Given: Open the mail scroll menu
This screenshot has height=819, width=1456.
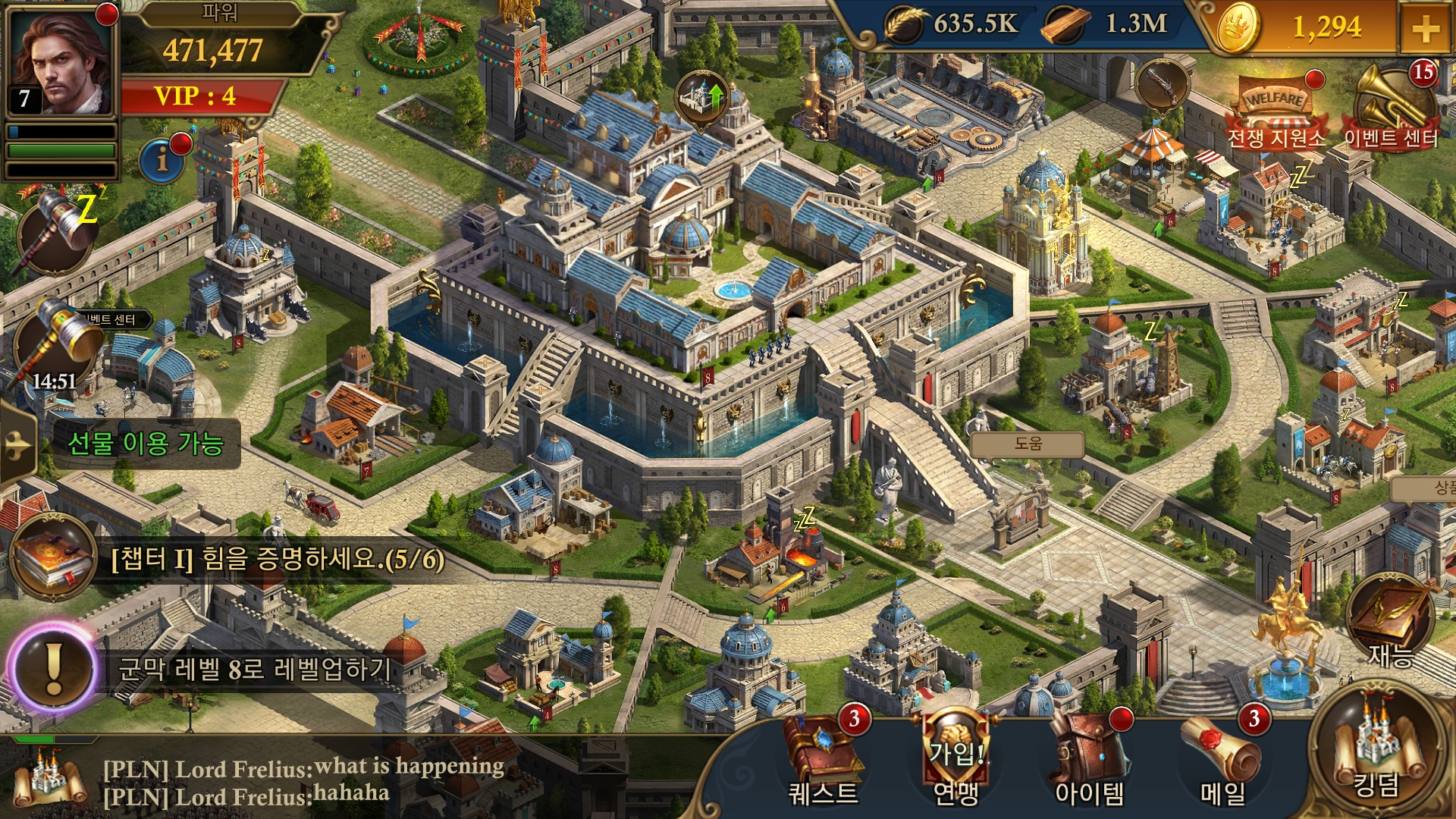Looking at the screenshot, I should [x=1222, y=758].
